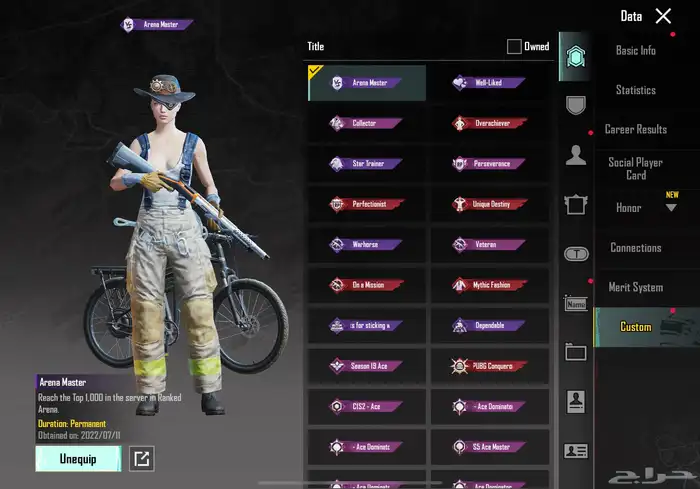Choose the Unique Destiny title
The image size is (700, 489).
(x=490, y=204)
